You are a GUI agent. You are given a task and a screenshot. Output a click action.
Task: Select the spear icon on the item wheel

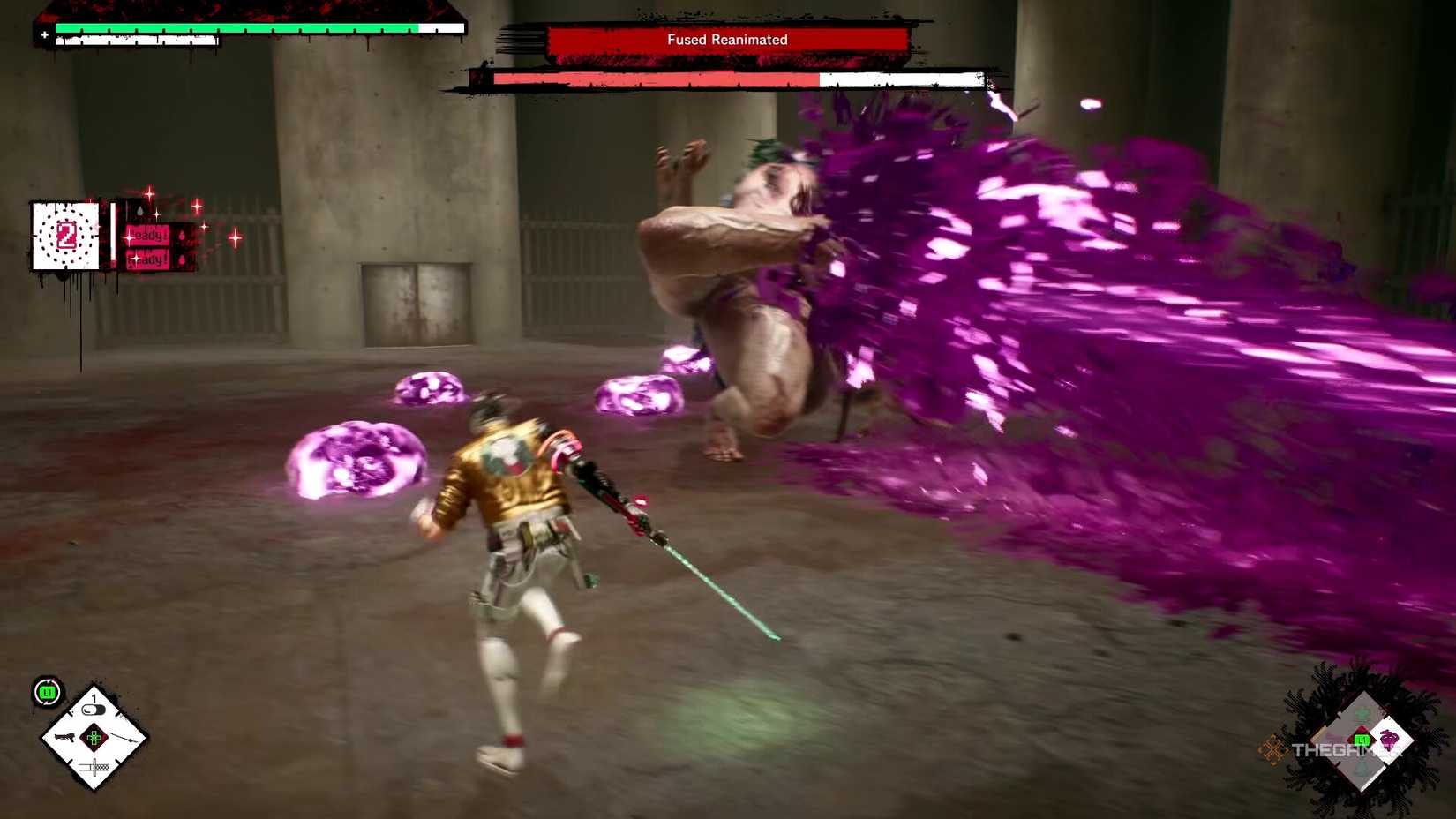(123, 738)
